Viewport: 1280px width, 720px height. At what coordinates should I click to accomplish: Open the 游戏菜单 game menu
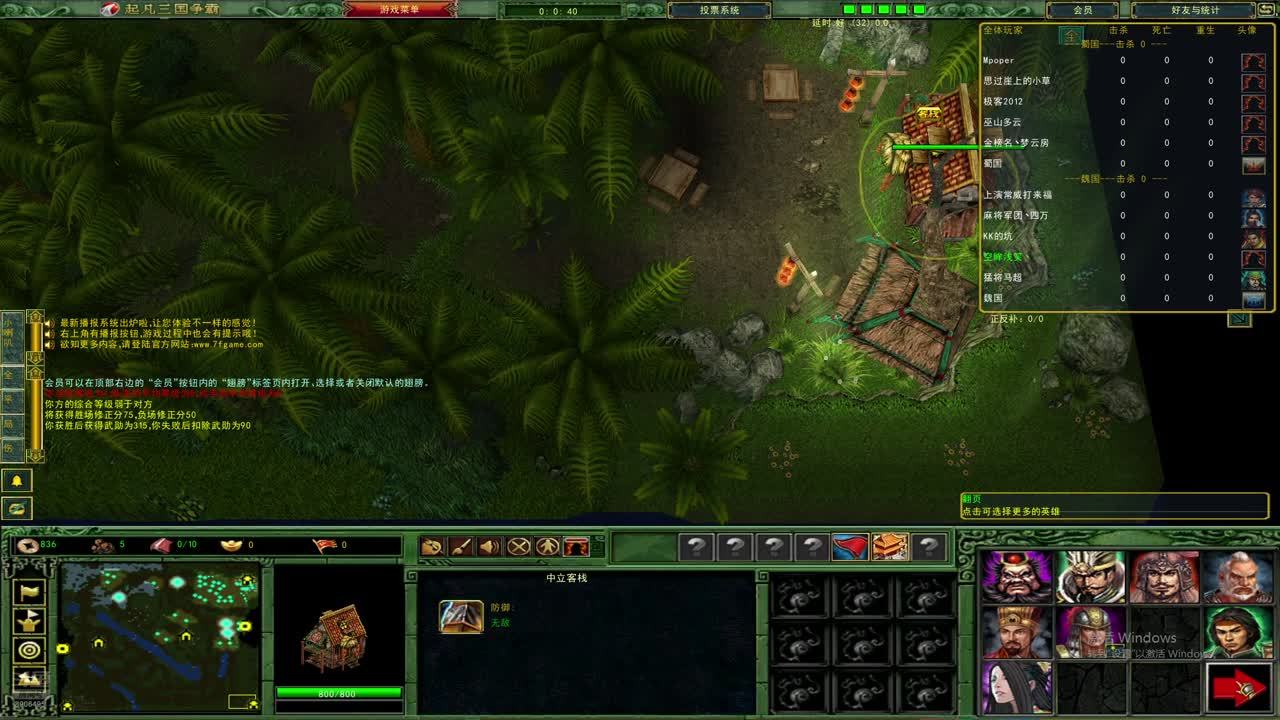tap(396, 10)
